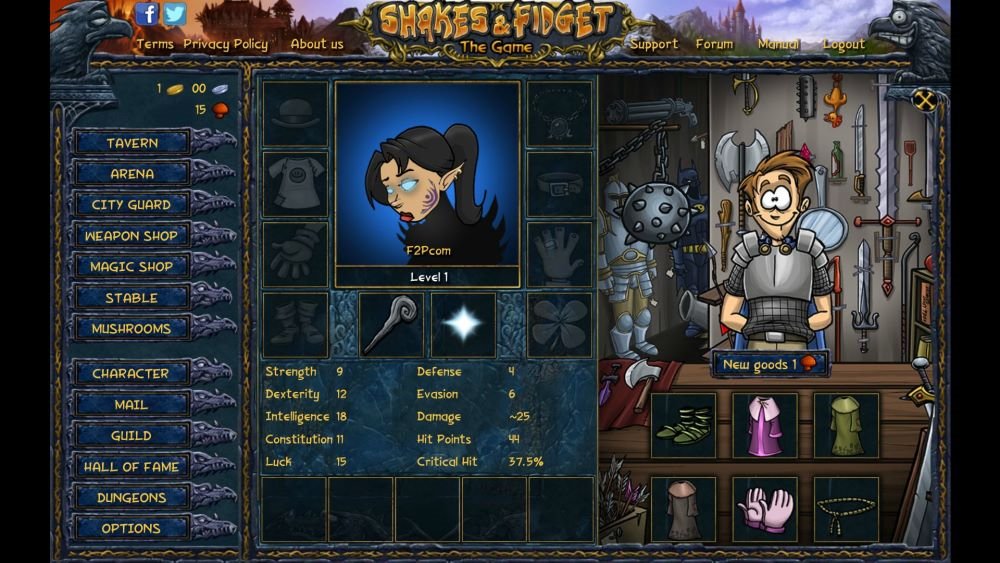1000x563 pixels.
Task: Close the shop with the X button
Action: coord(925,100)
